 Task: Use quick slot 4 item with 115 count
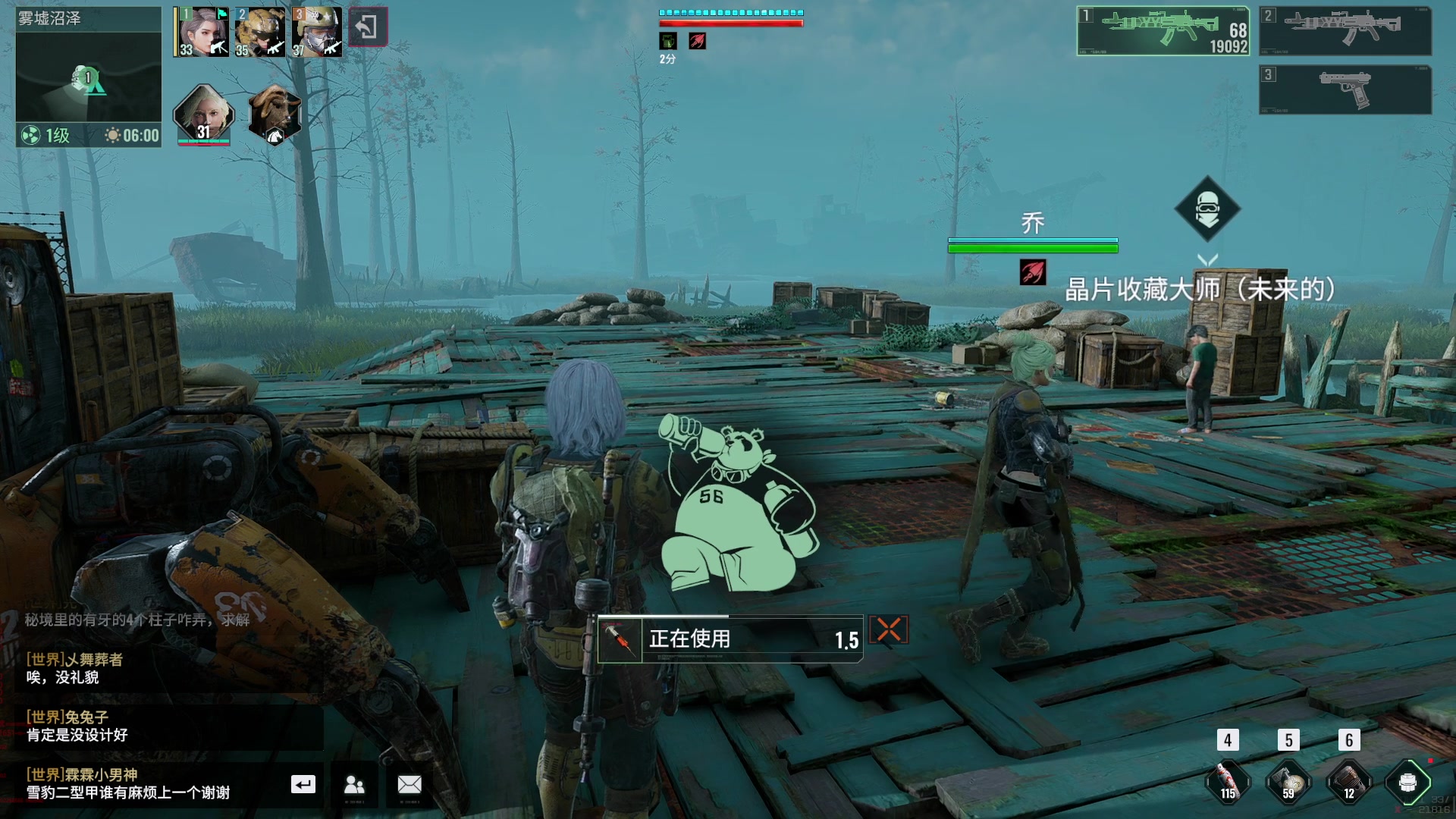(x=1228, y=780)
